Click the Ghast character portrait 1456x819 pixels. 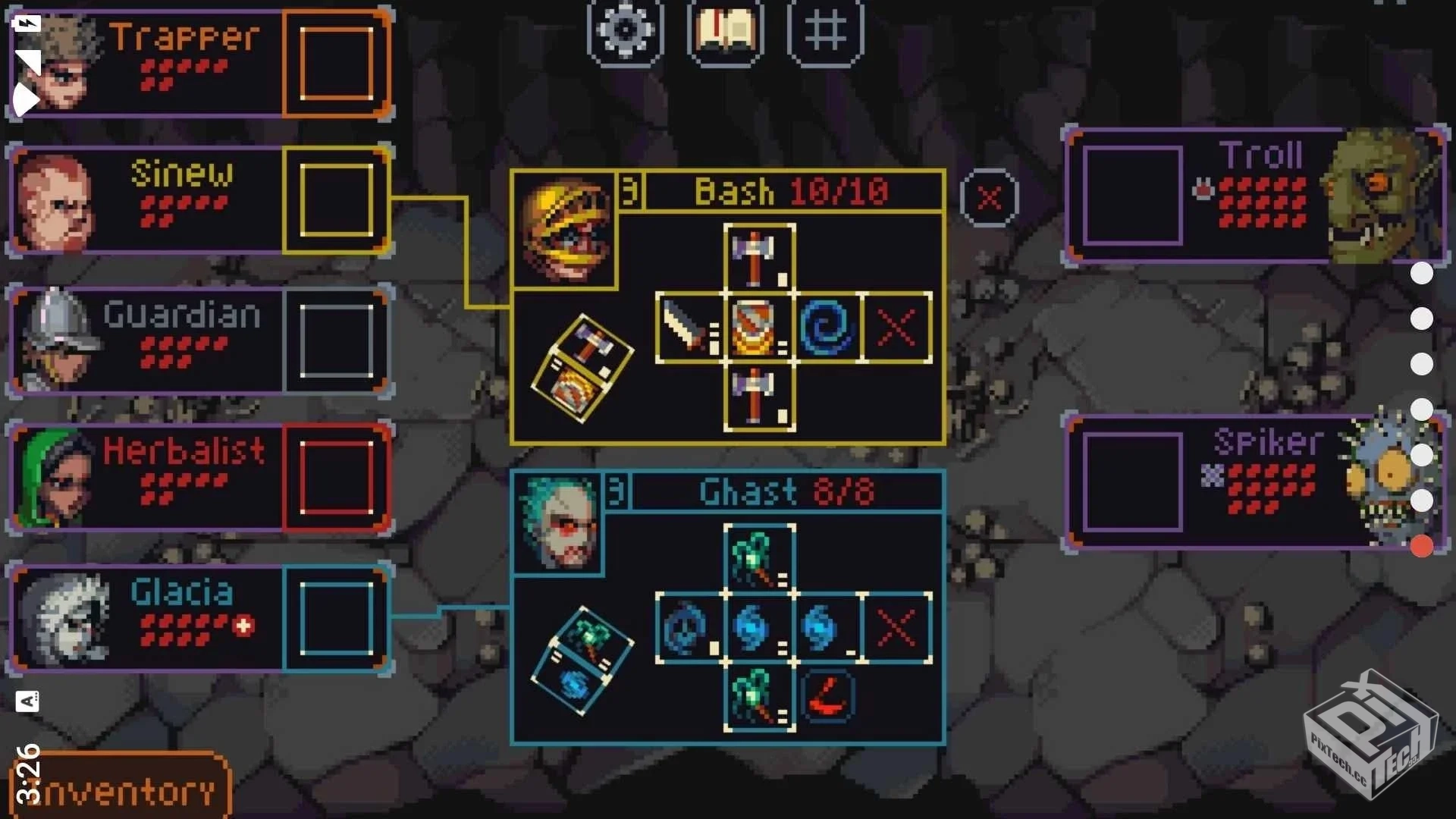tap(557, 523)
